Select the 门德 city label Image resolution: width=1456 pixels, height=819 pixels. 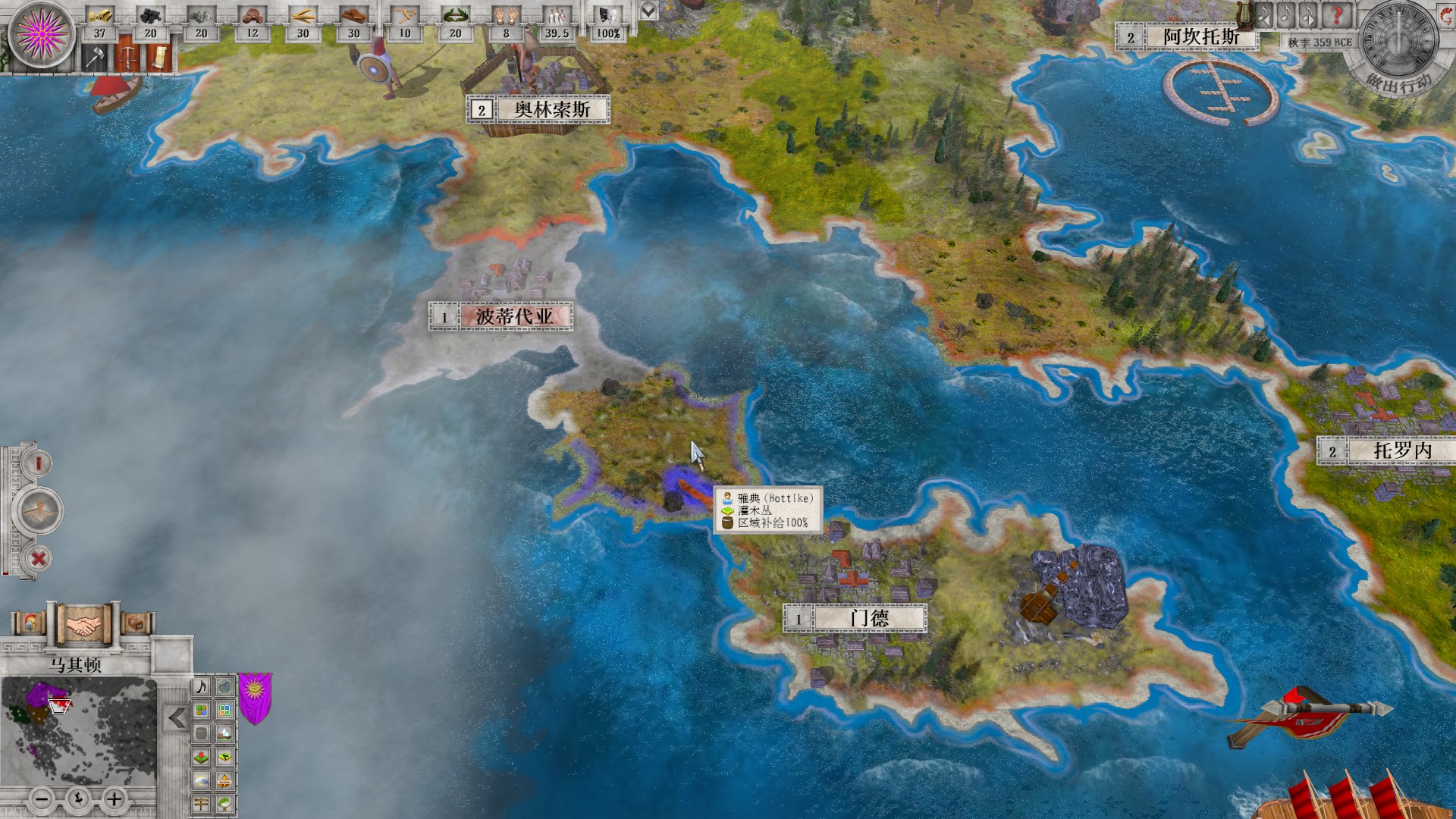(869, 618)
